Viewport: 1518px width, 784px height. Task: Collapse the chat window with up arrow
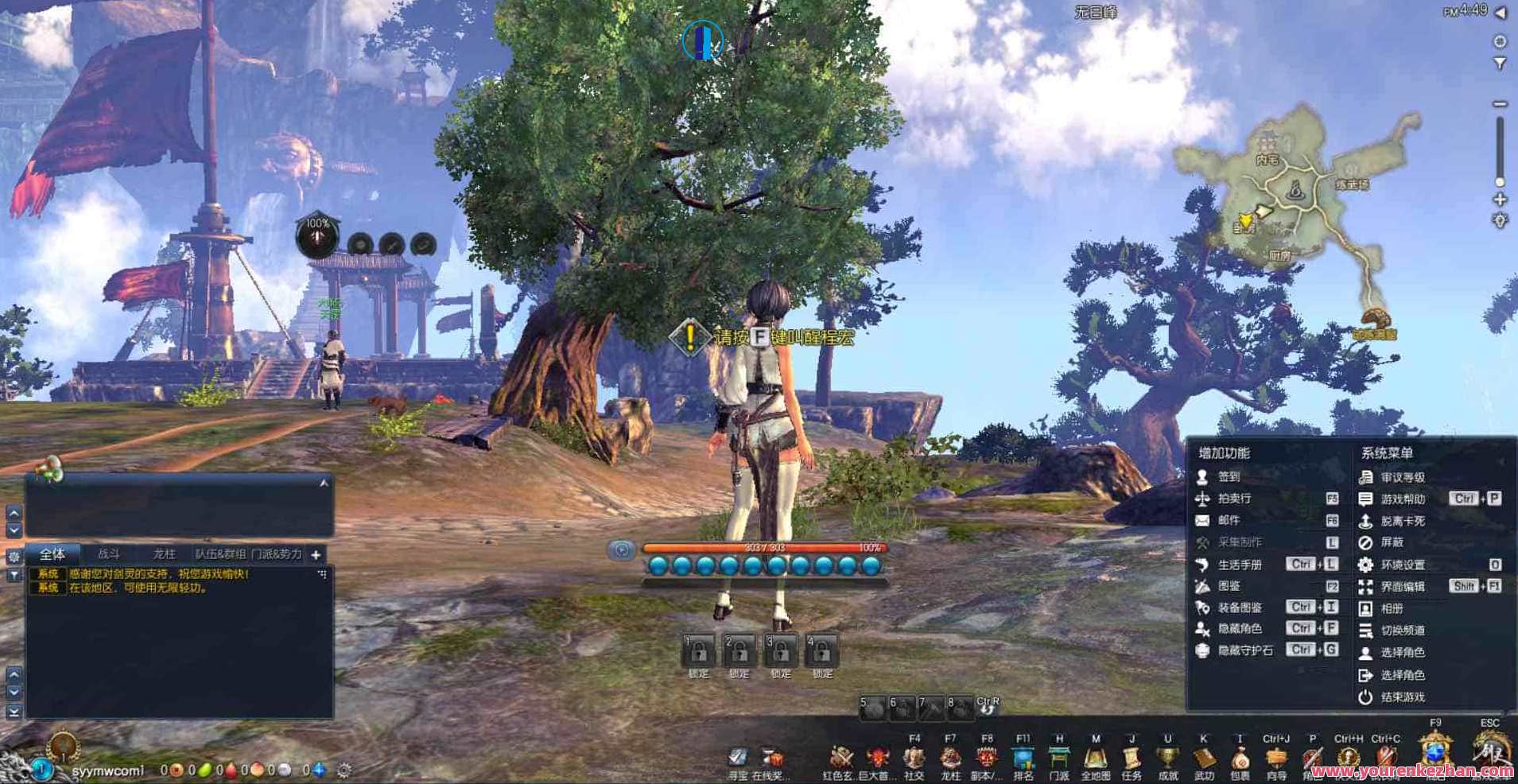(323, 482)
